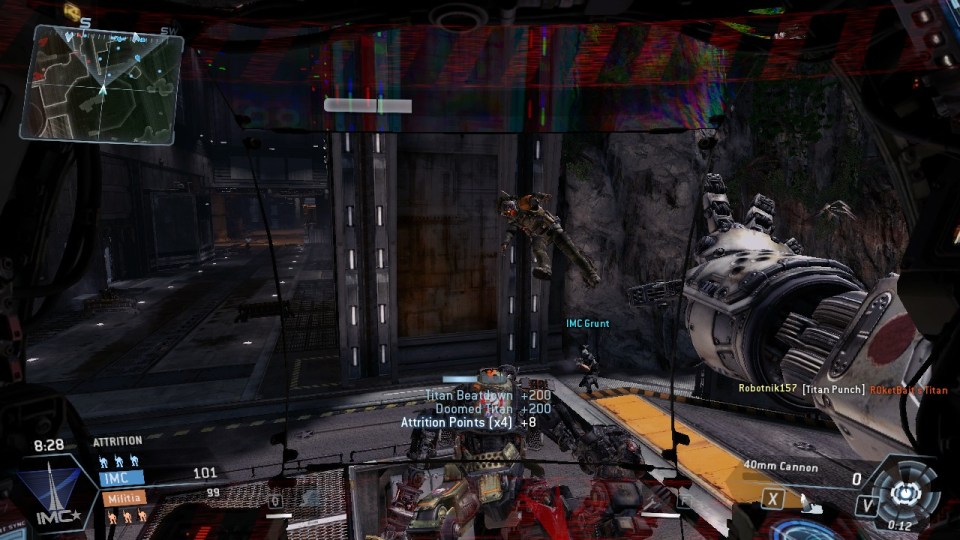The image size is (960, 540).
Task: Click the Robotnik157 Titan Punch kill feed entry
Action: (x=842, y=389)
